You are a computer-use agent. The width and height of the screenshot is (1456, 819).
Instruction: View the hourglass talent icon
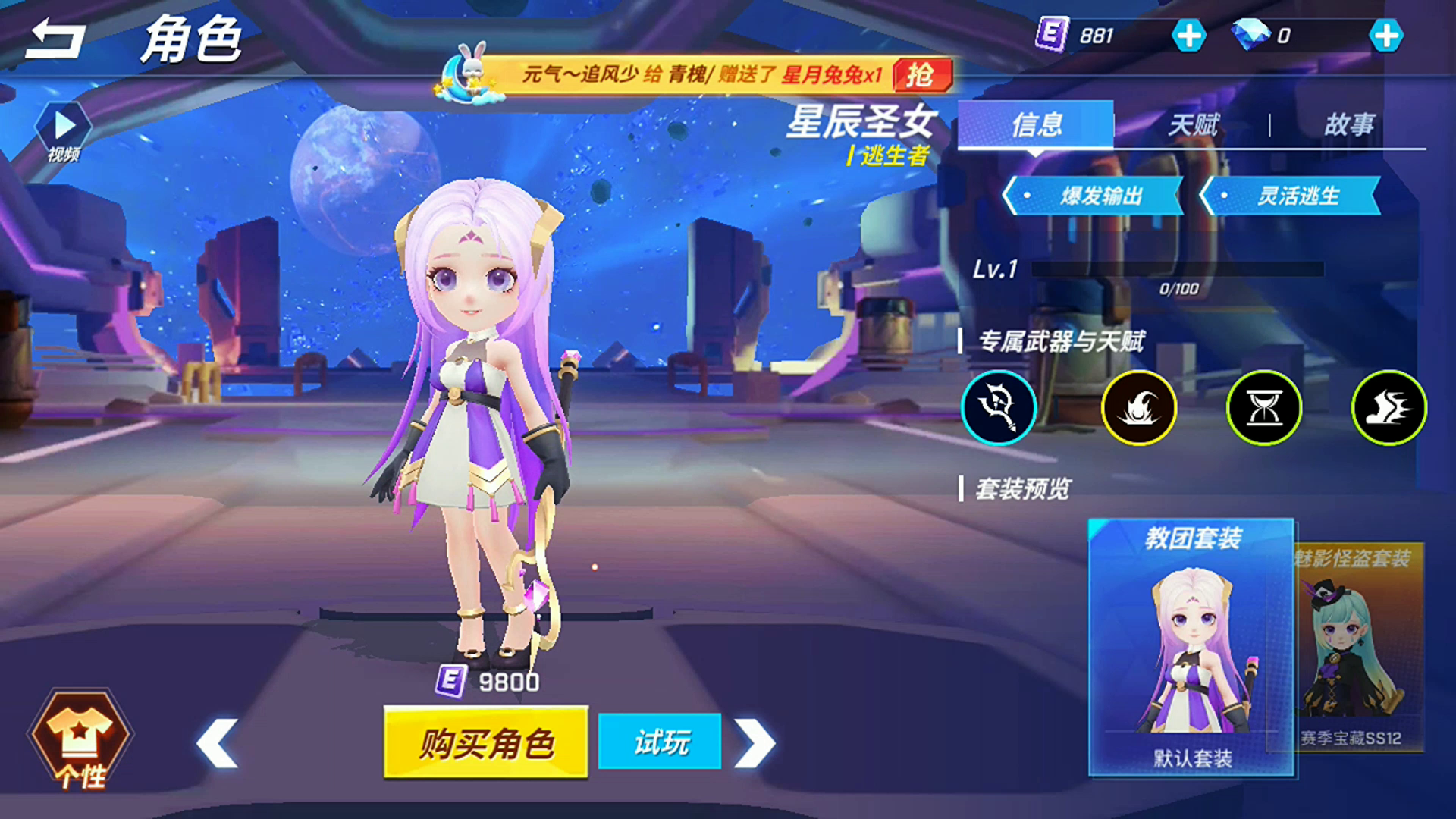[1263, 407]
